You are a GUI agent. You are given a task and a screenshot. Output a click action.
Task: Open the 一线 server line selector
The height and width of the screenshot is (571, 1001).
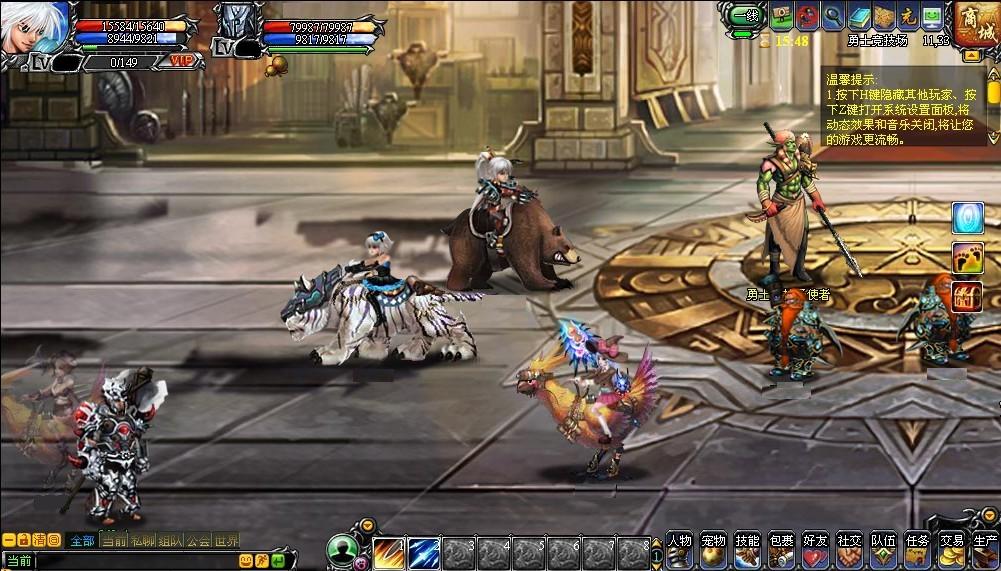pos(744,16)
